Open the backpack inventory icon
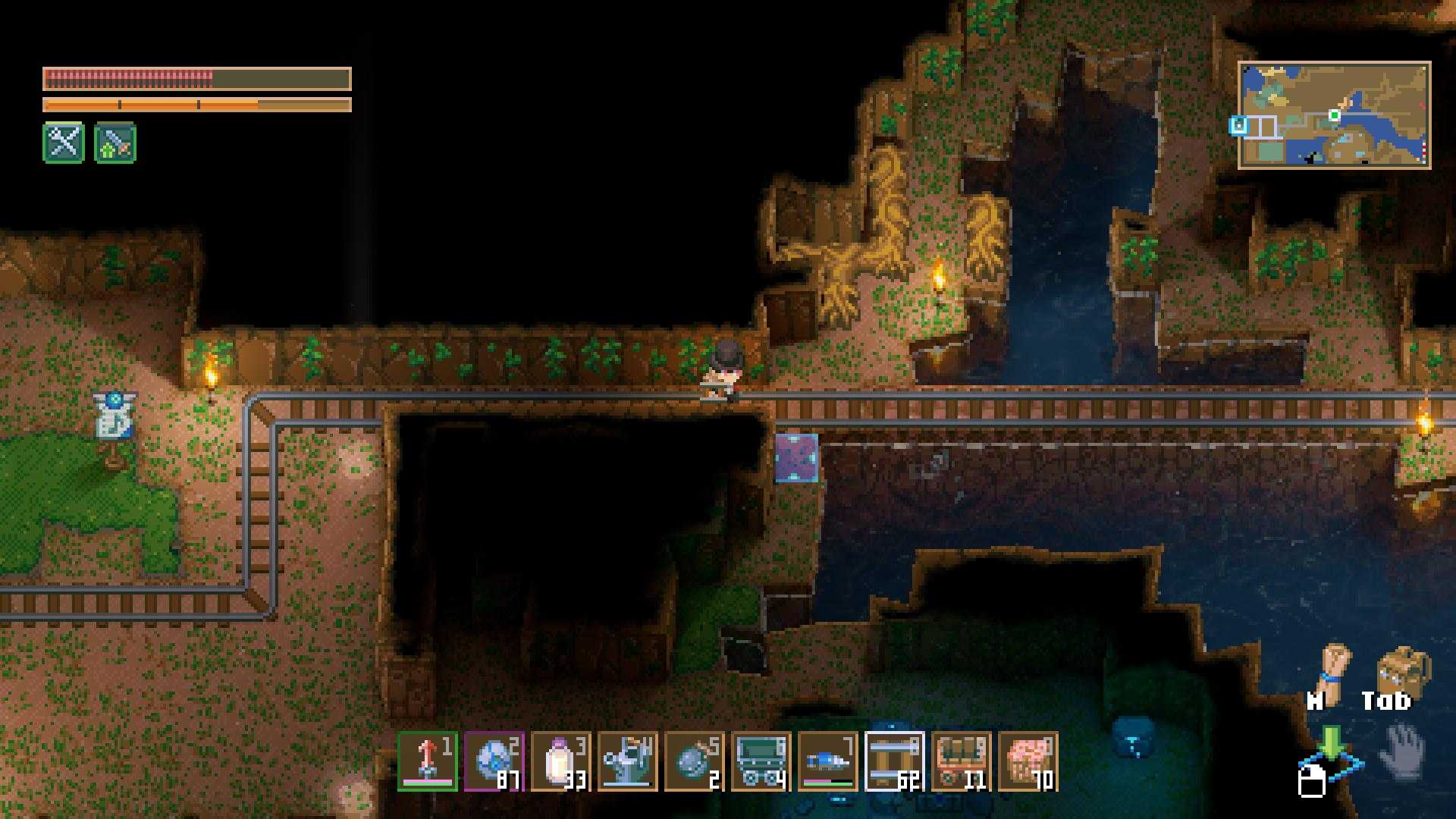The height and width of the screenshot is (819, 1456). [x=1403, y=669]
